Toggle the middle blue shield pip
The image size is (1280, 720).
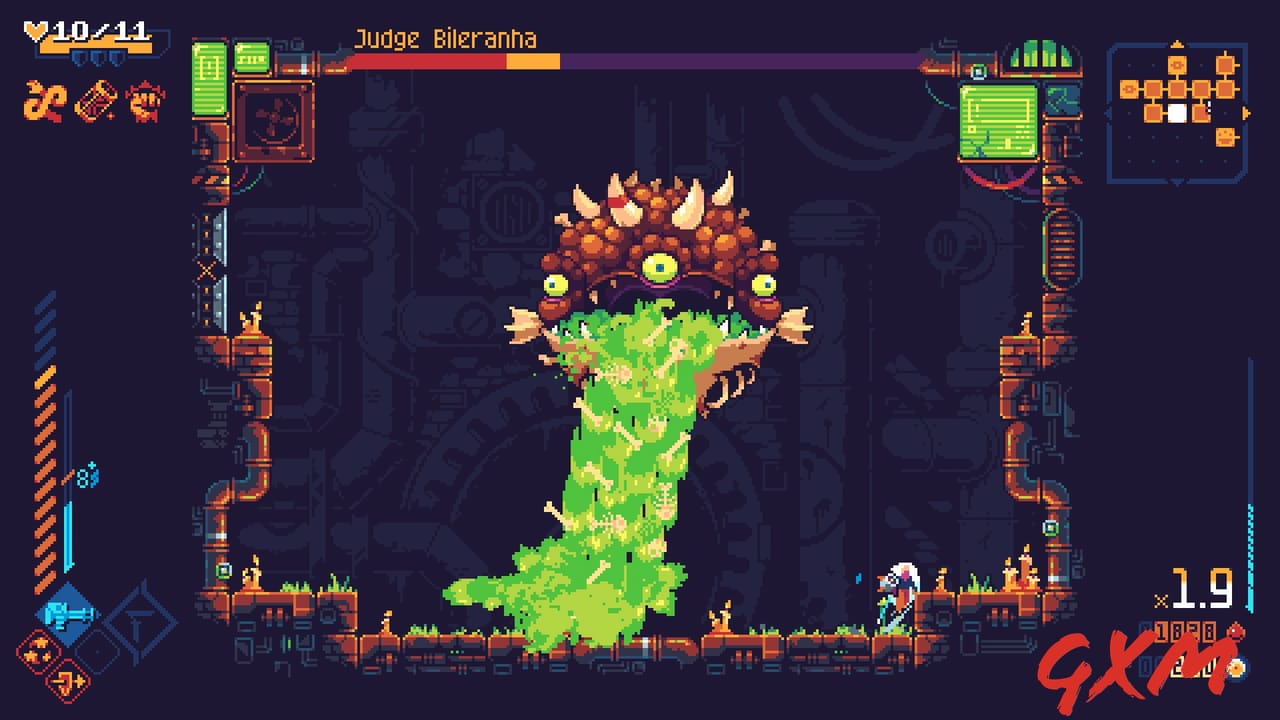pos(99,57)
